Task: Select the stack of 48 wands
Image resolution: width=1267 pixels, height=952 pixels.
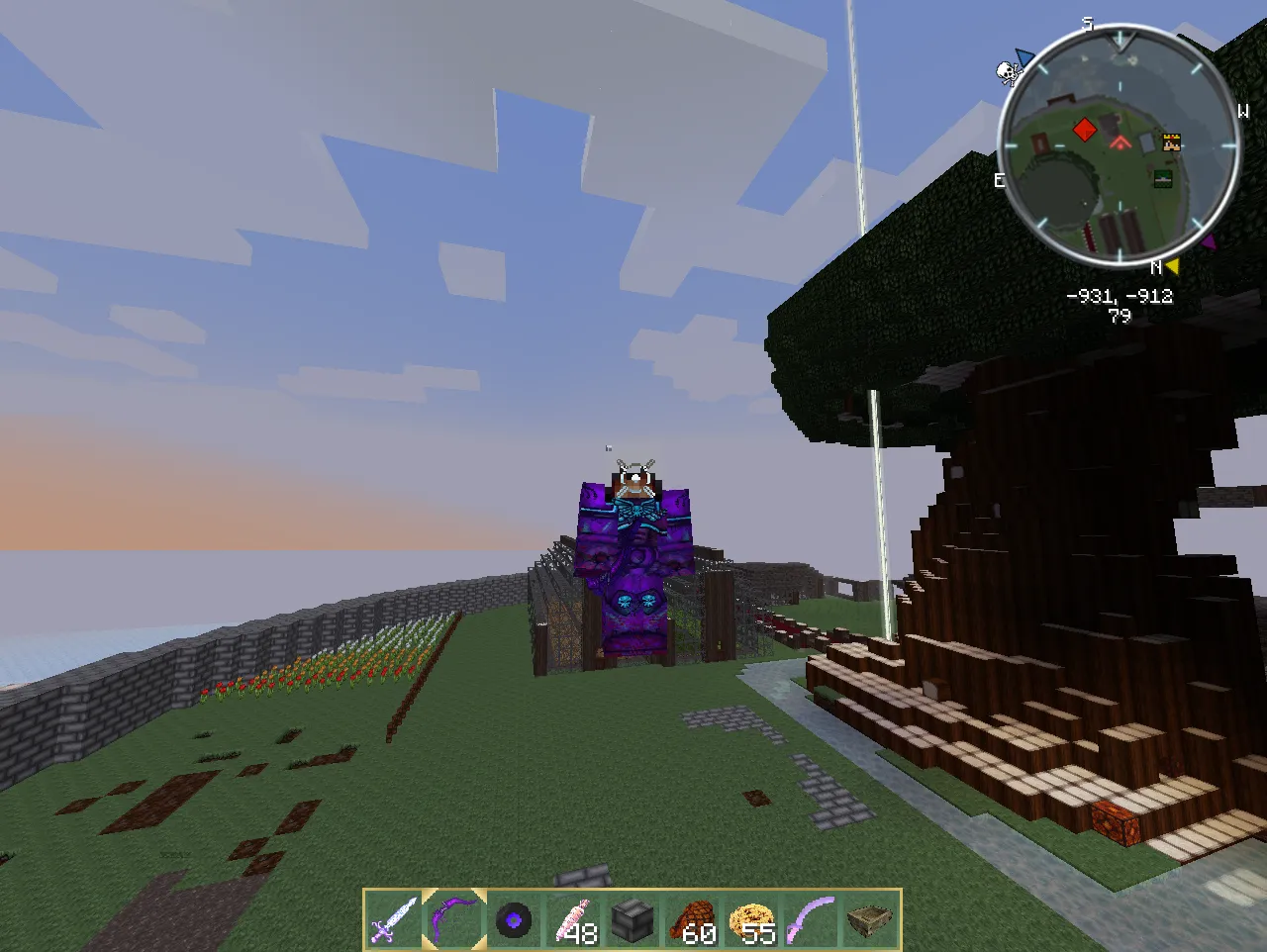Action: [x=577, y=921]
